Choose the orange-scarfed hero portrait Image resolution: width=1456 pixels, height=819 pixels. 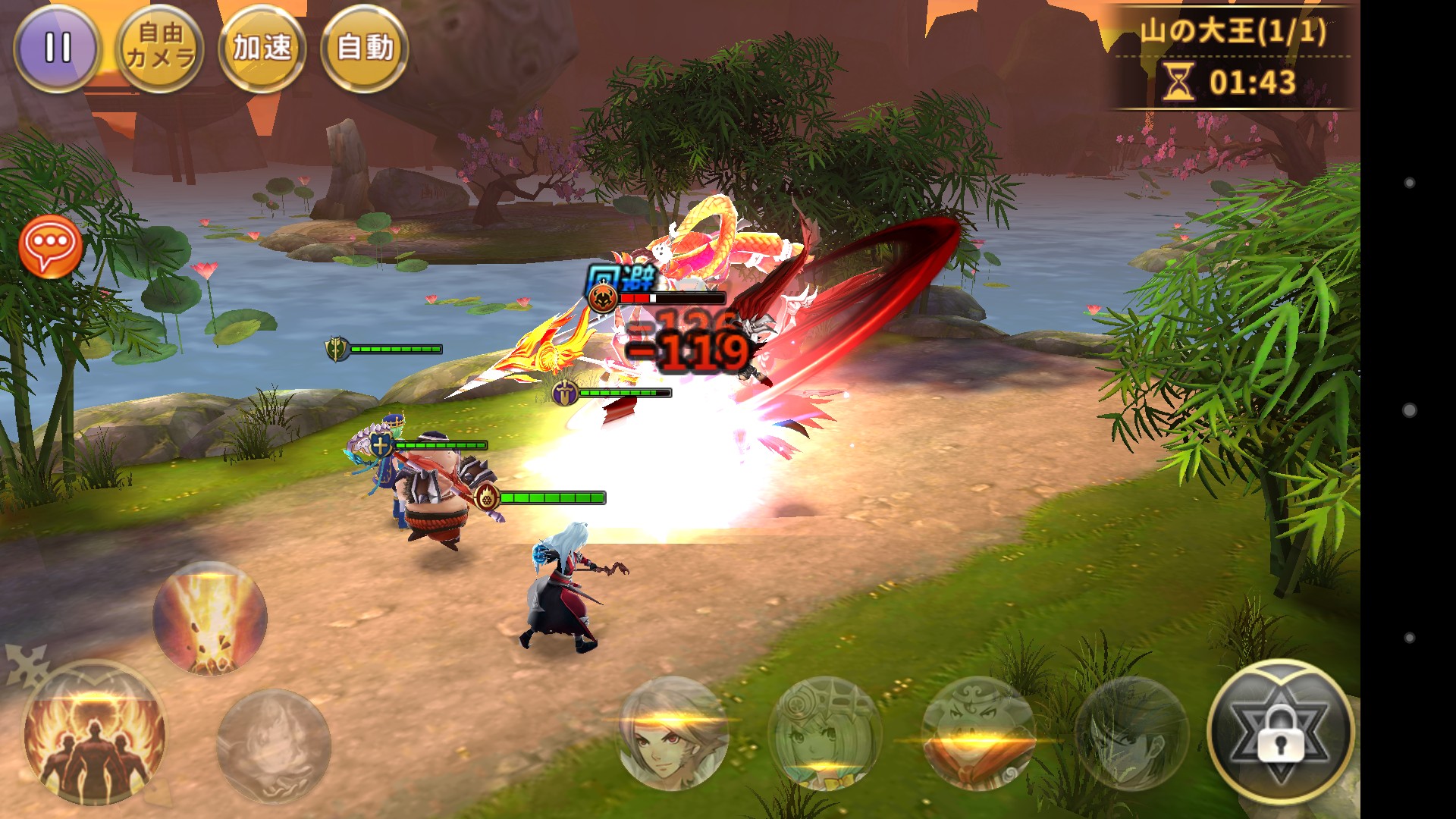coord(978,734)
